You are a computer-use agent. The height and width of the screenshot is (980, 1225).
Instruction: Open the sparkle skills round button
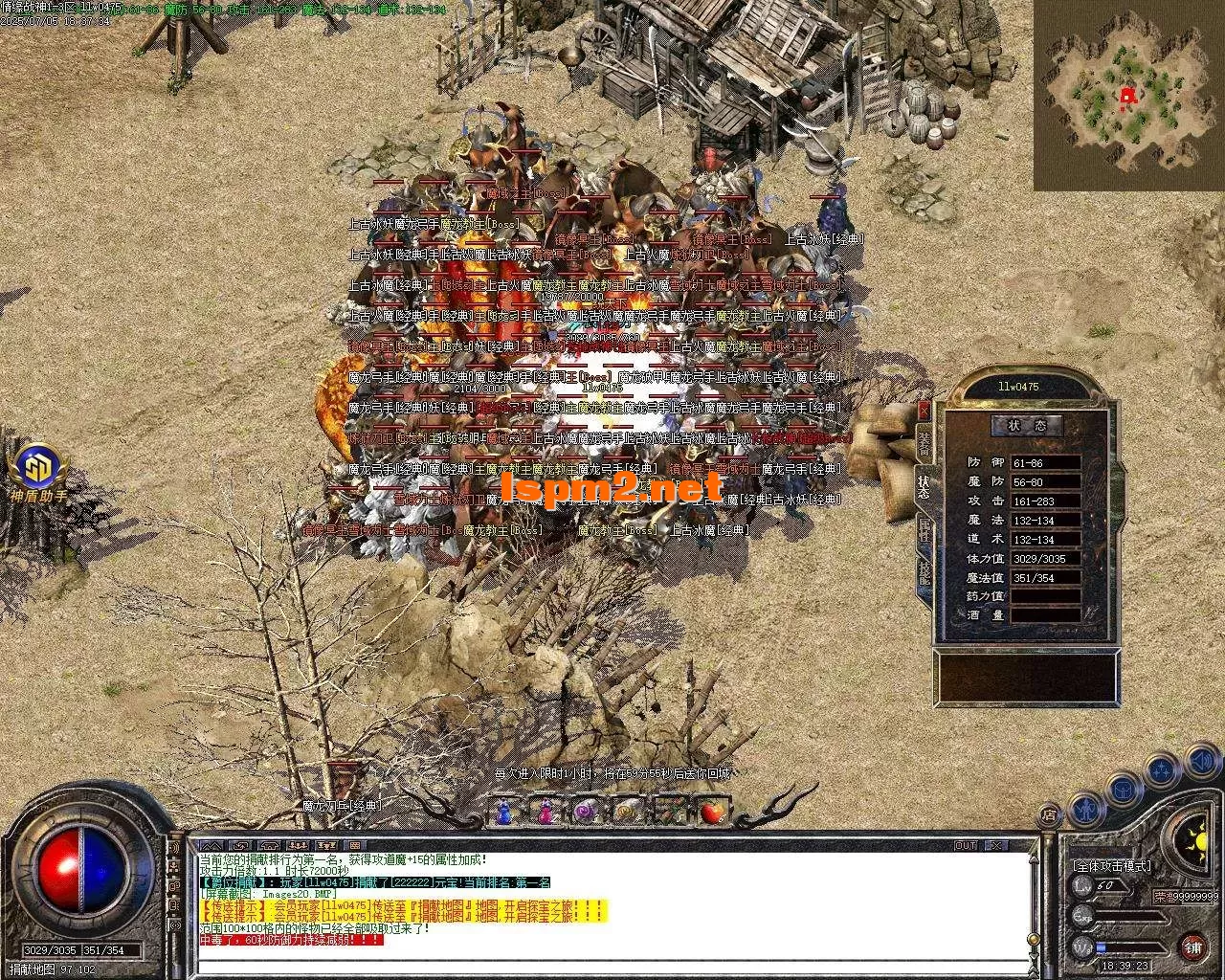point(1161,768)
